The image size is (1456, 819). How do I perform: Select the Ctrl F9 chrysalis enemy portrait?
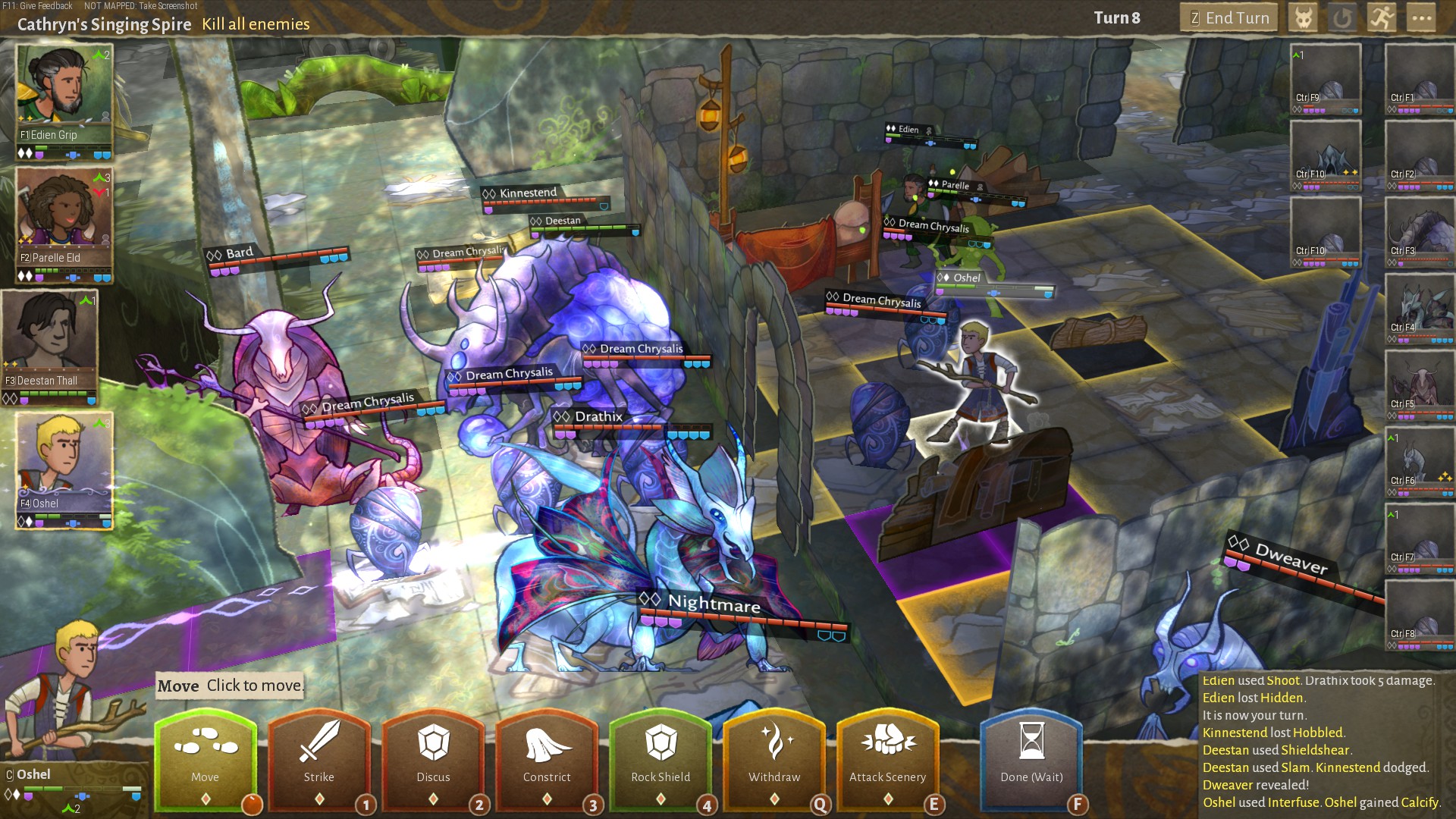(x=1325, y=78)
